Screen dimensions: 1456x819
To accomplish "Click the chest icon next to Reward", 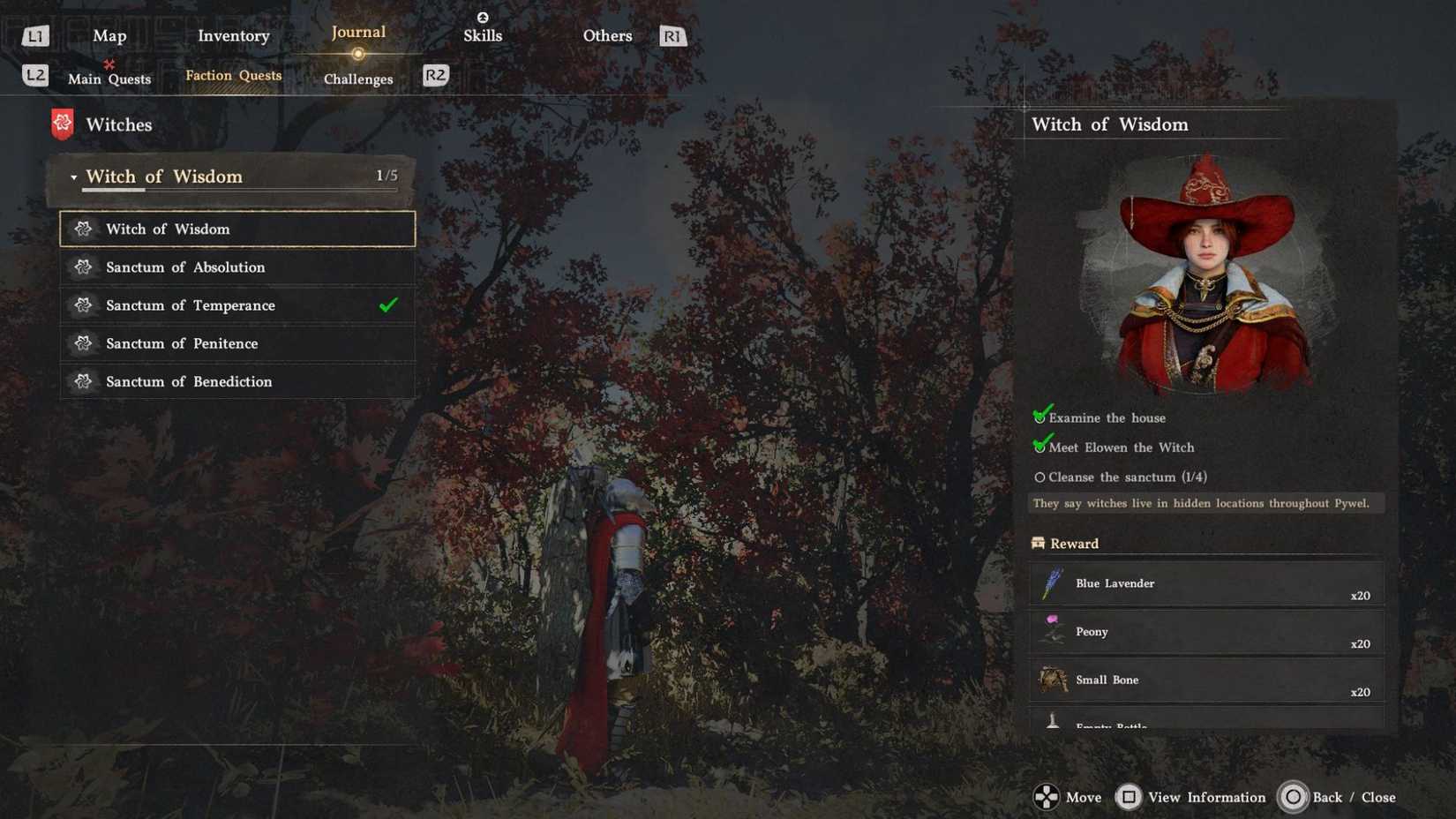I will tap(1039, 543).
